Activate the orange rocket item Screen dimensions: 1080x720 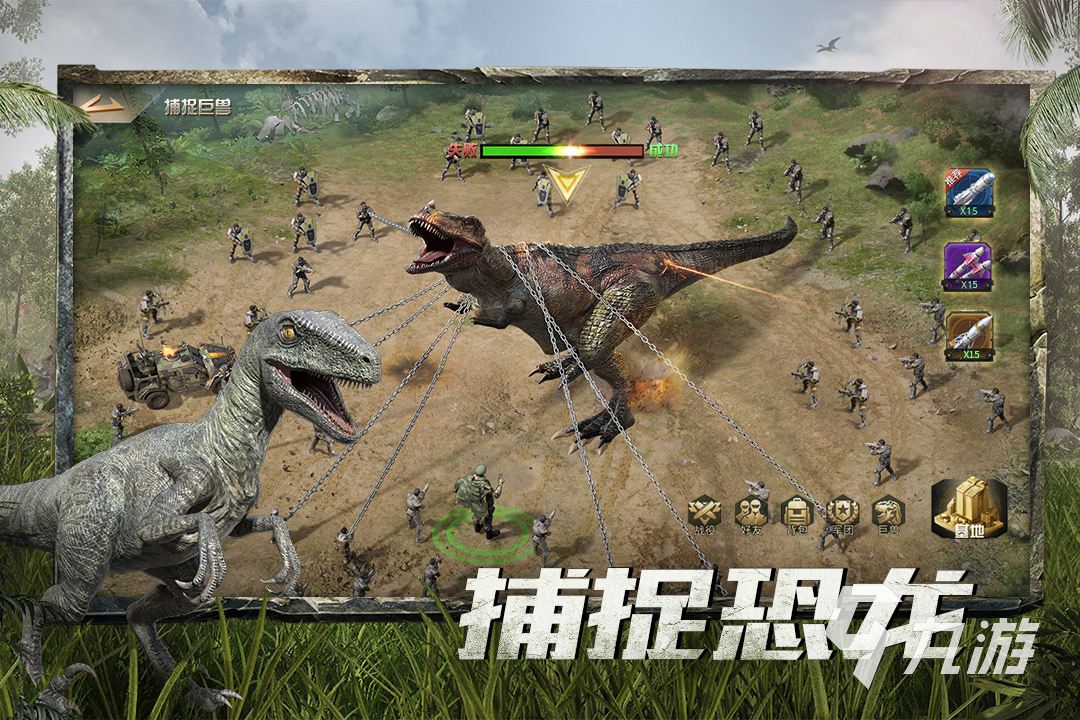coord(968,337)
